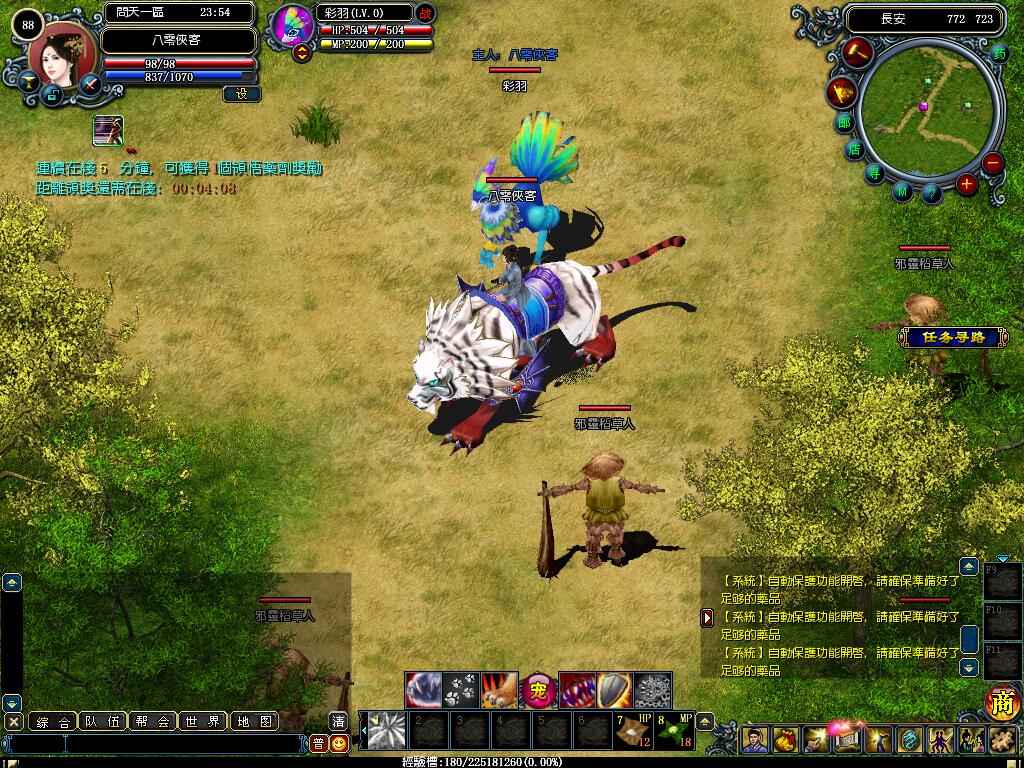This screenshot has height=768, width=1024.
Task: Switch chat to the 世界 world channel
Action: [205, 721]
